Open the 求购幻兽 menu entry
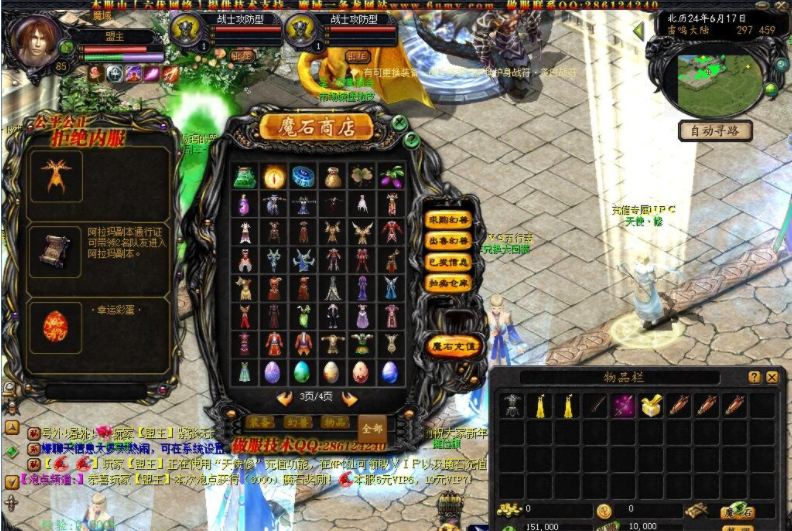This screenshot has height=531, width=792. pyautogui.click(x=447, y=220)
